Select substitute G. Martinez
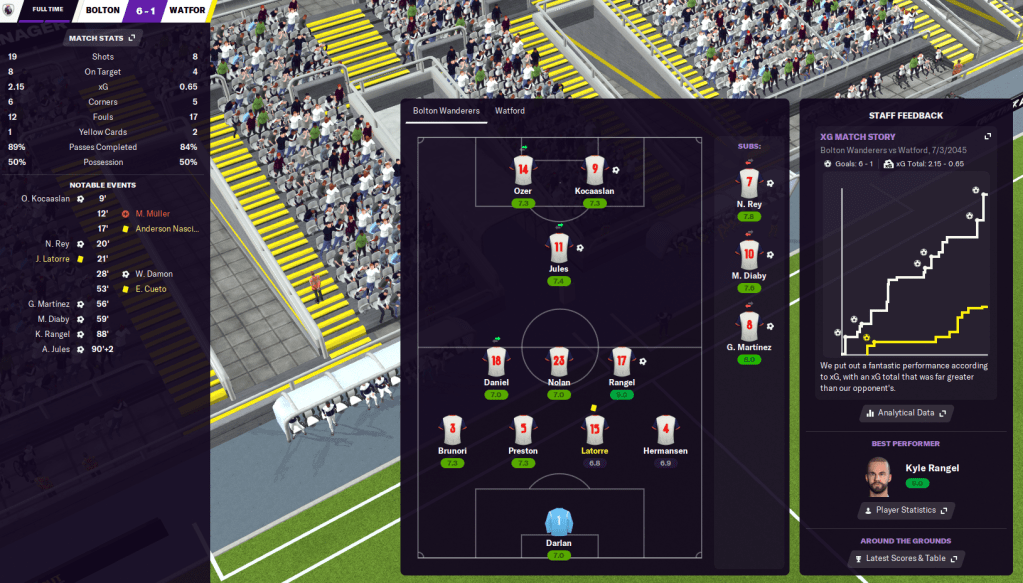 [749, 327]
